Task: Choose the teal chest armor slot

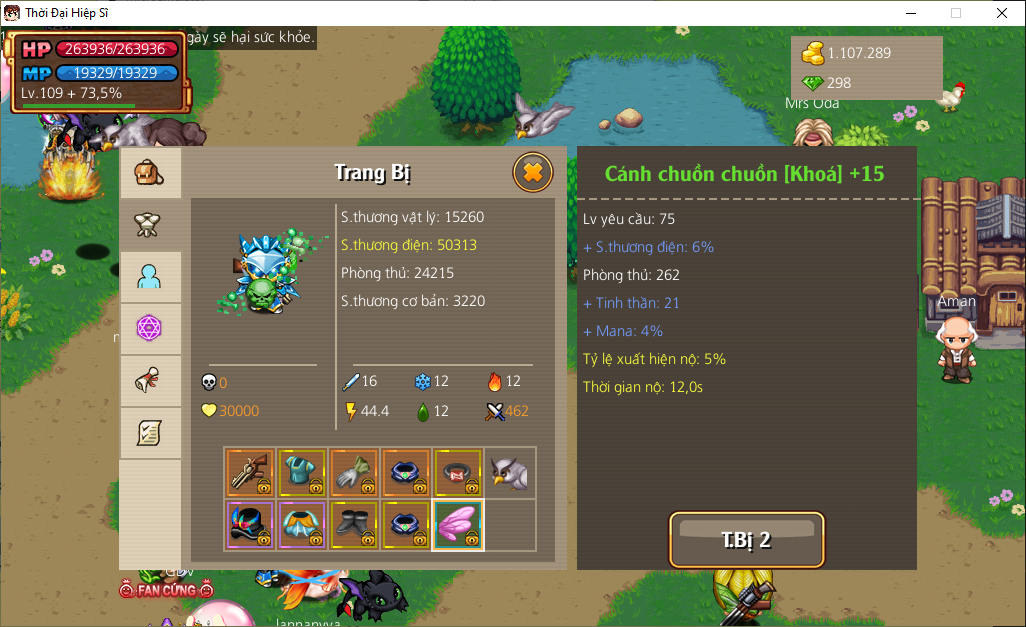Action: (x=303, y=473)
